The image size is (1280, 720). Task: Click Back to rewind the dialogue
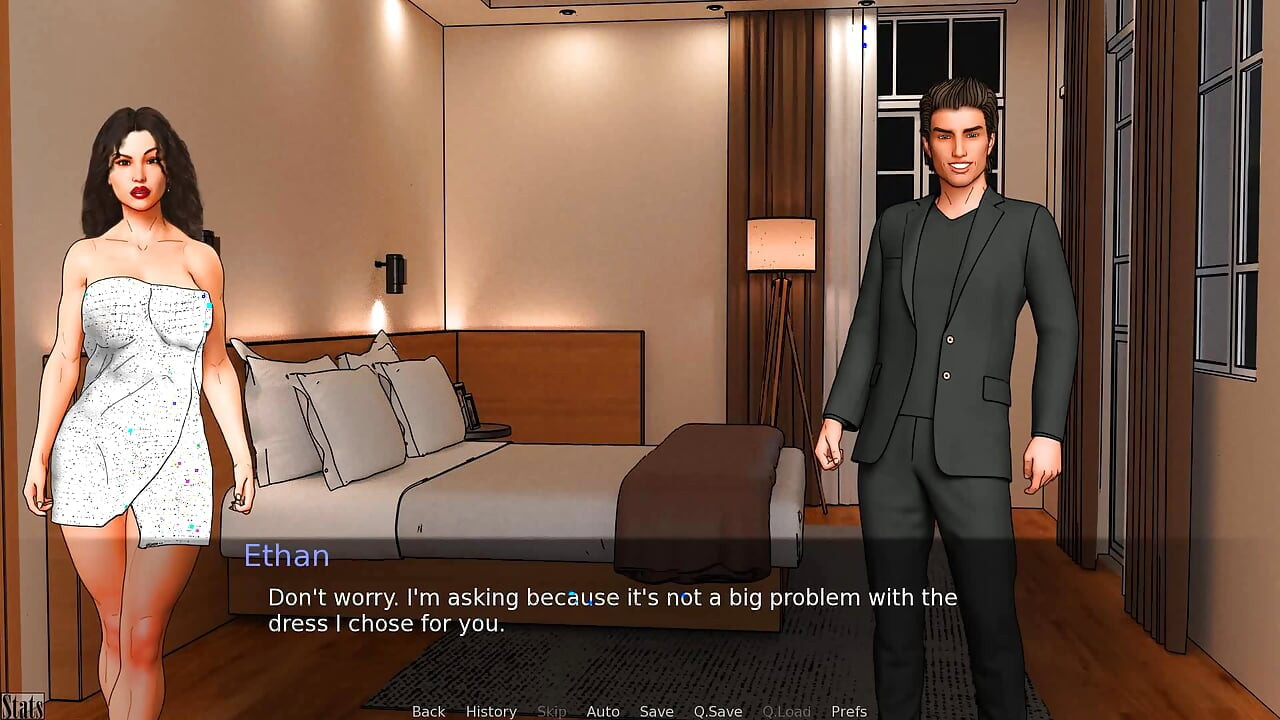[x=428, y=711]
